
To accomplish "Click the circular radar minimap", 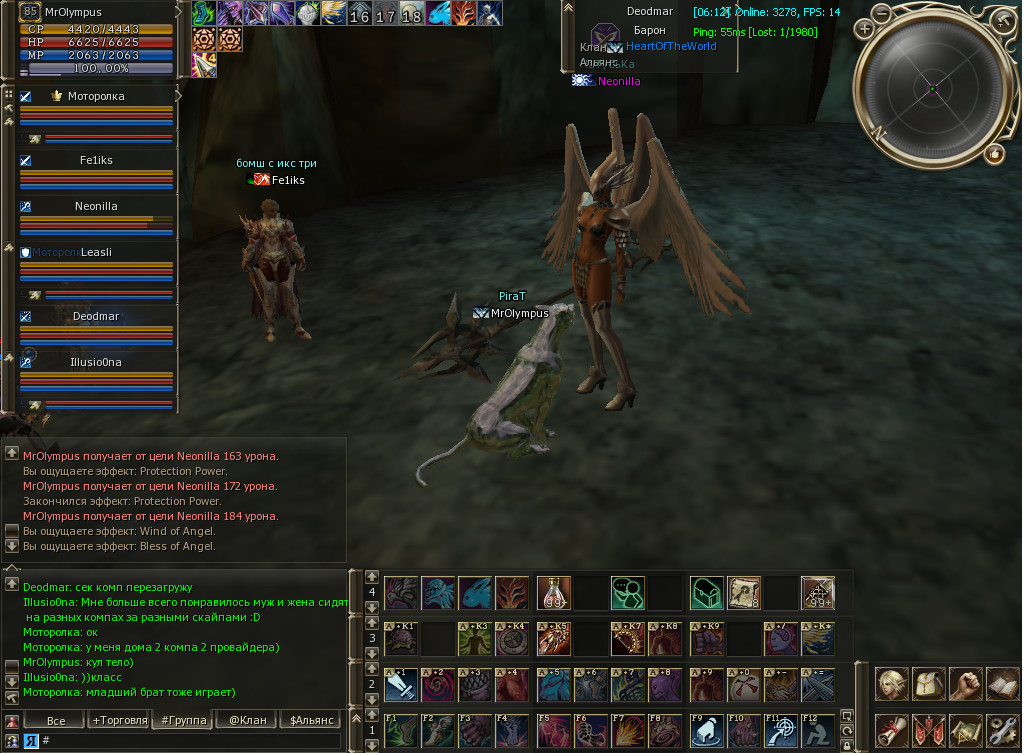I will (x=932, y=89).
